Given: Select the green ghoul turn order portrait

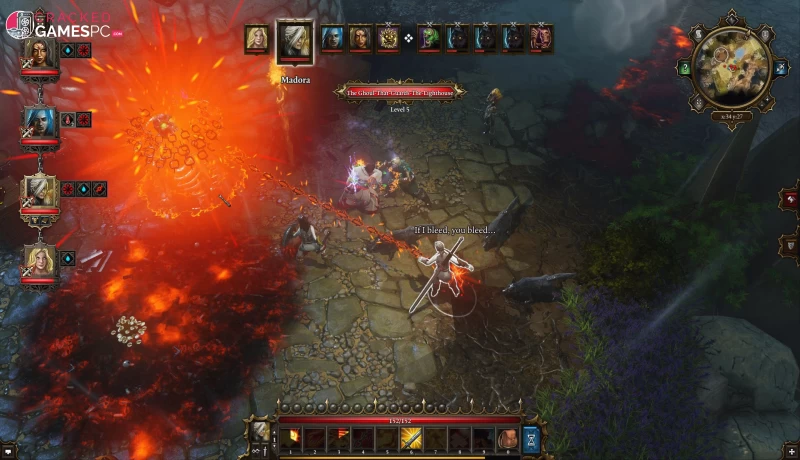Looking at the screenshot, I should (430, 39).
